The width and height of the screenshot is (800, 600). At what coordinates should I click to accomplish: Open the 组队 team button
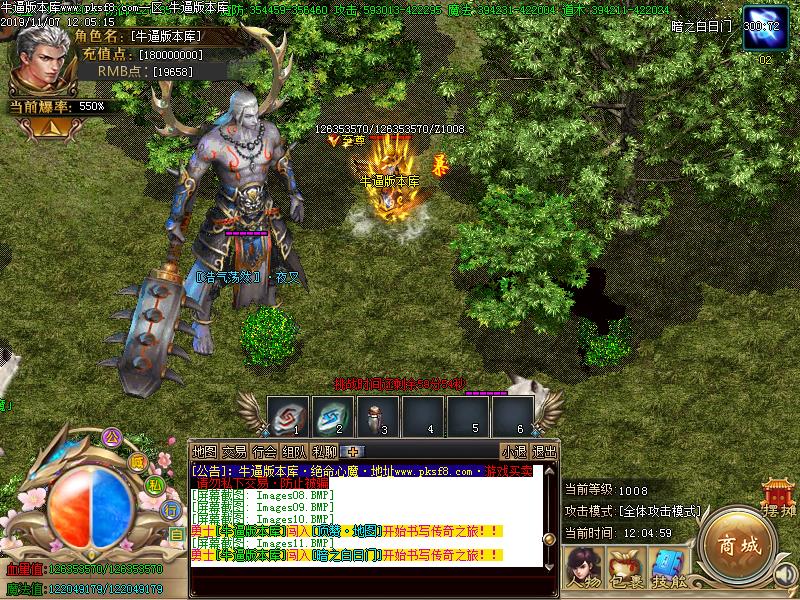click(294, 451)
